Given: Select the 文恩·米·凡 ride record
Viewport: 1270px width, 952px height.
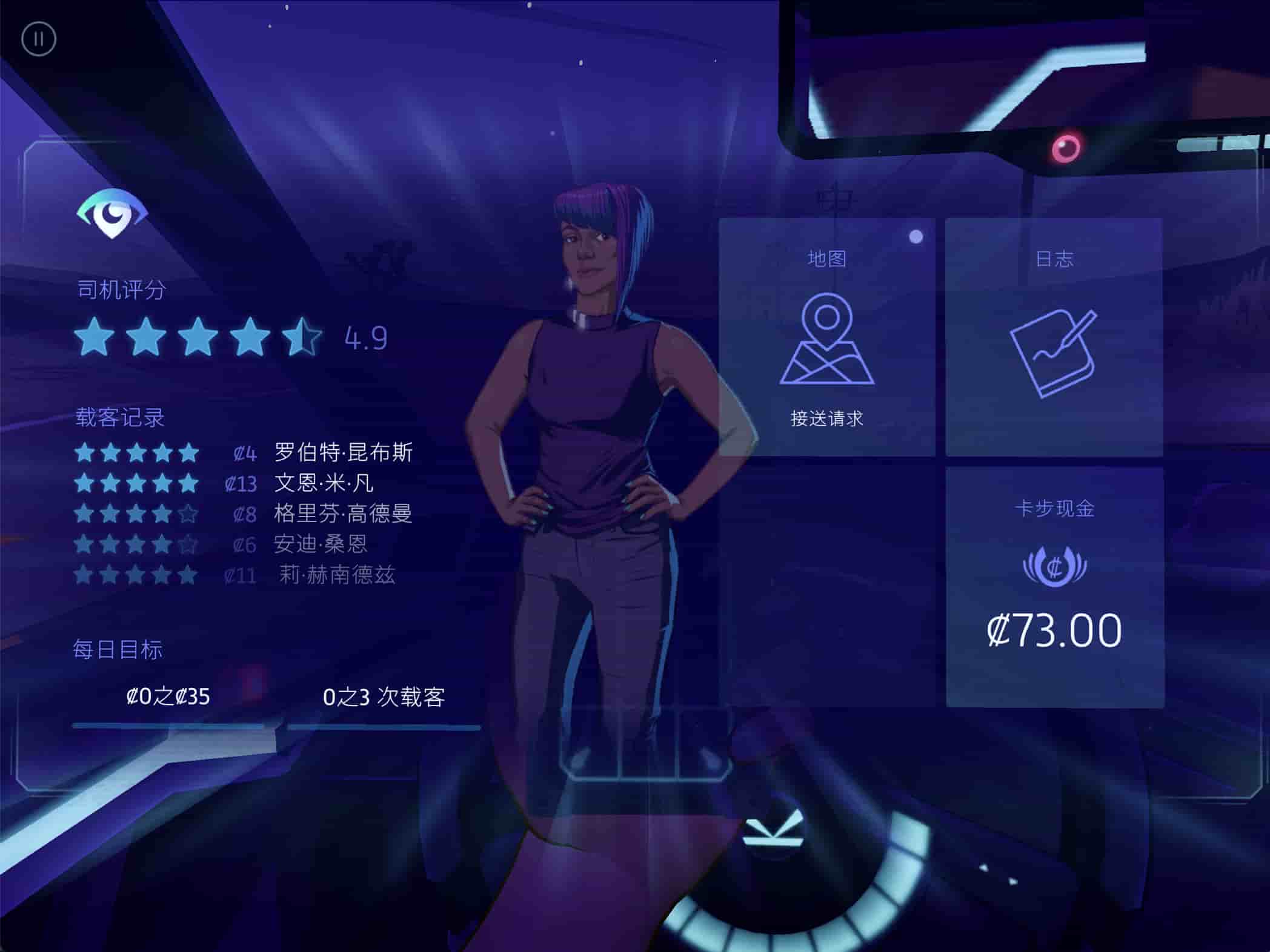Looking at the screenshot, I should coord(324,483).
